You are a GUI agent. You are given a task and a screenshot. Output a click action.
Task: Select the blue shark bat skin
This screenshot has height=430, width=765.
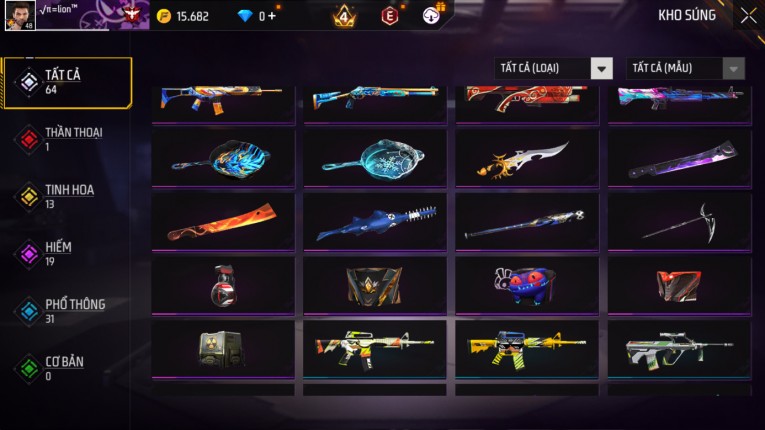click(375, 222)
